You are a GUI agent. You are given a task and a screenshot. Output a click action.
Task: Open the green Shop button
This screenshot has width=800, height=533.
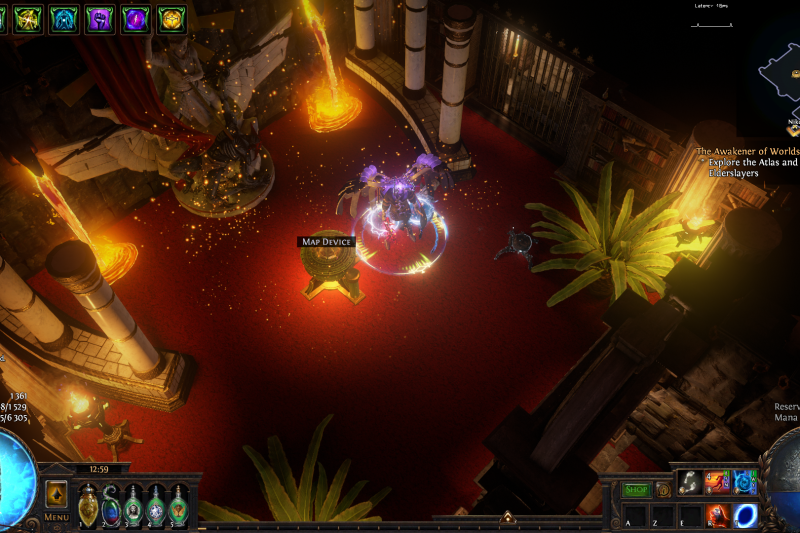[x=637, y=490]
